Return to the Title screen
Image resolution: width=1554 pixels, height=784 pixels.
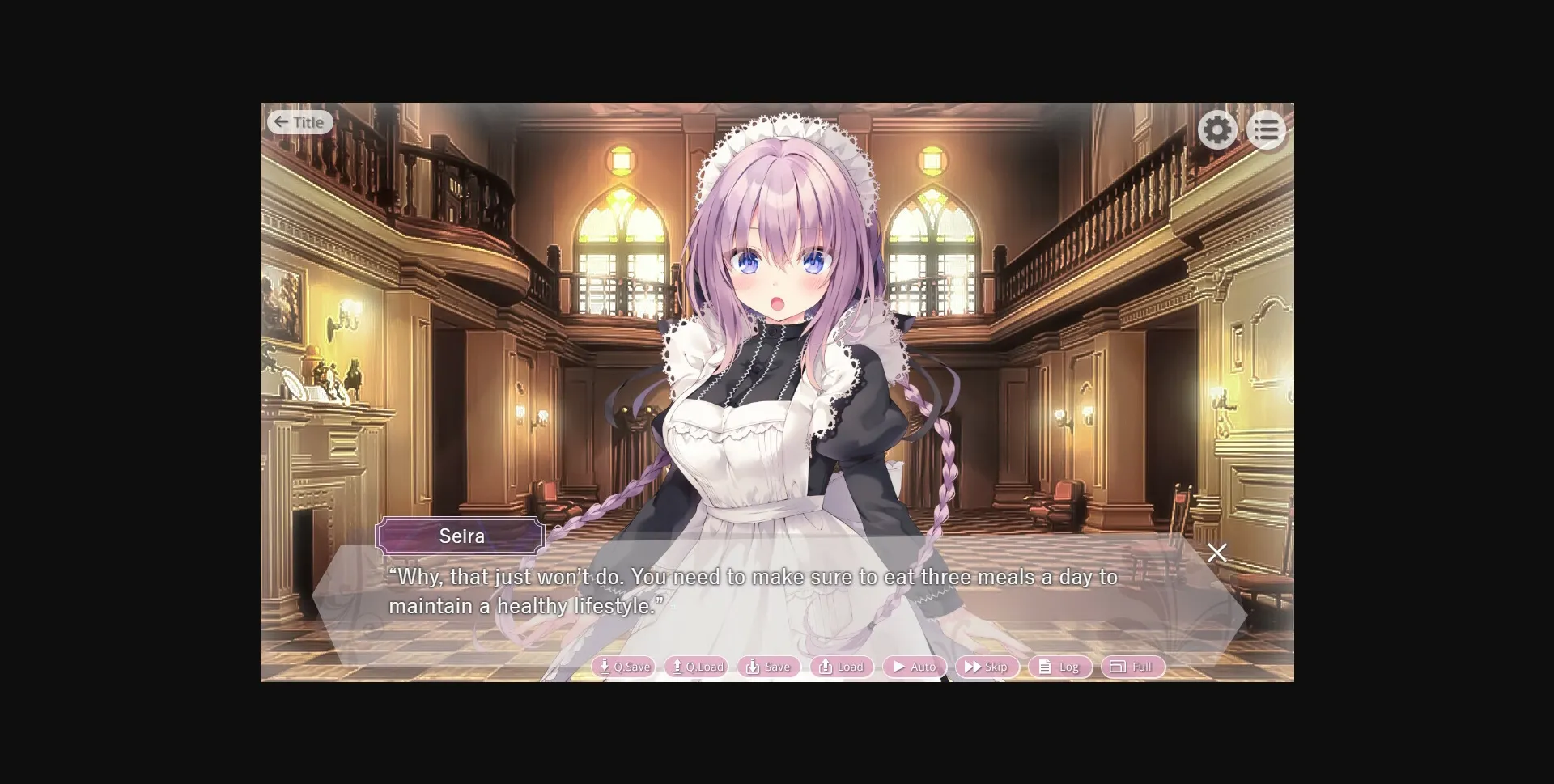click(300, 121)
